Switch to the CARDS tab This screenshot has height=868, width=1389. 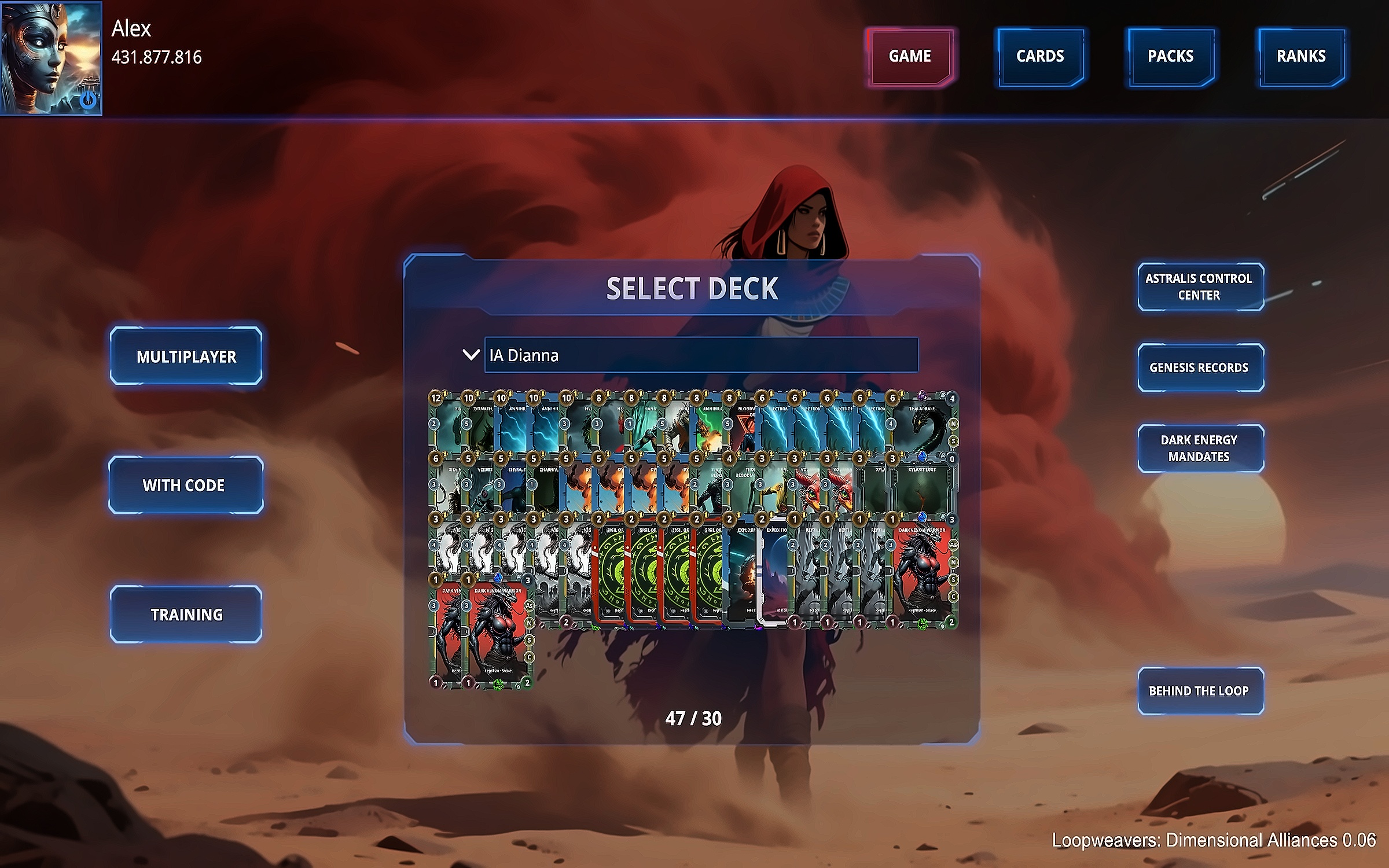pyautogui.click(x=1040, y=57)
